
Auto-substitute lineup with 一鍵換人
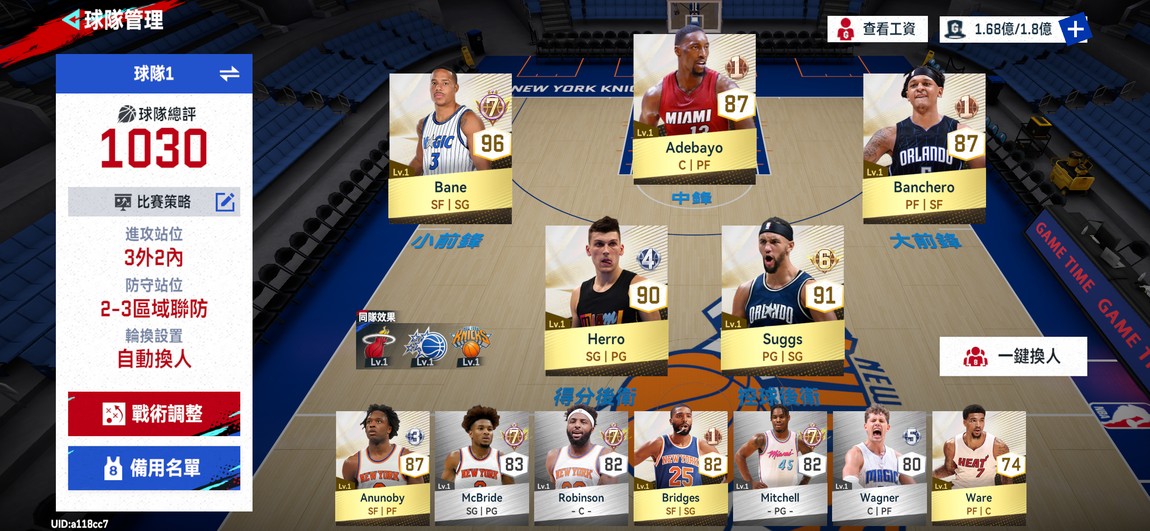pyautogui.click(x=1013, y=356)
